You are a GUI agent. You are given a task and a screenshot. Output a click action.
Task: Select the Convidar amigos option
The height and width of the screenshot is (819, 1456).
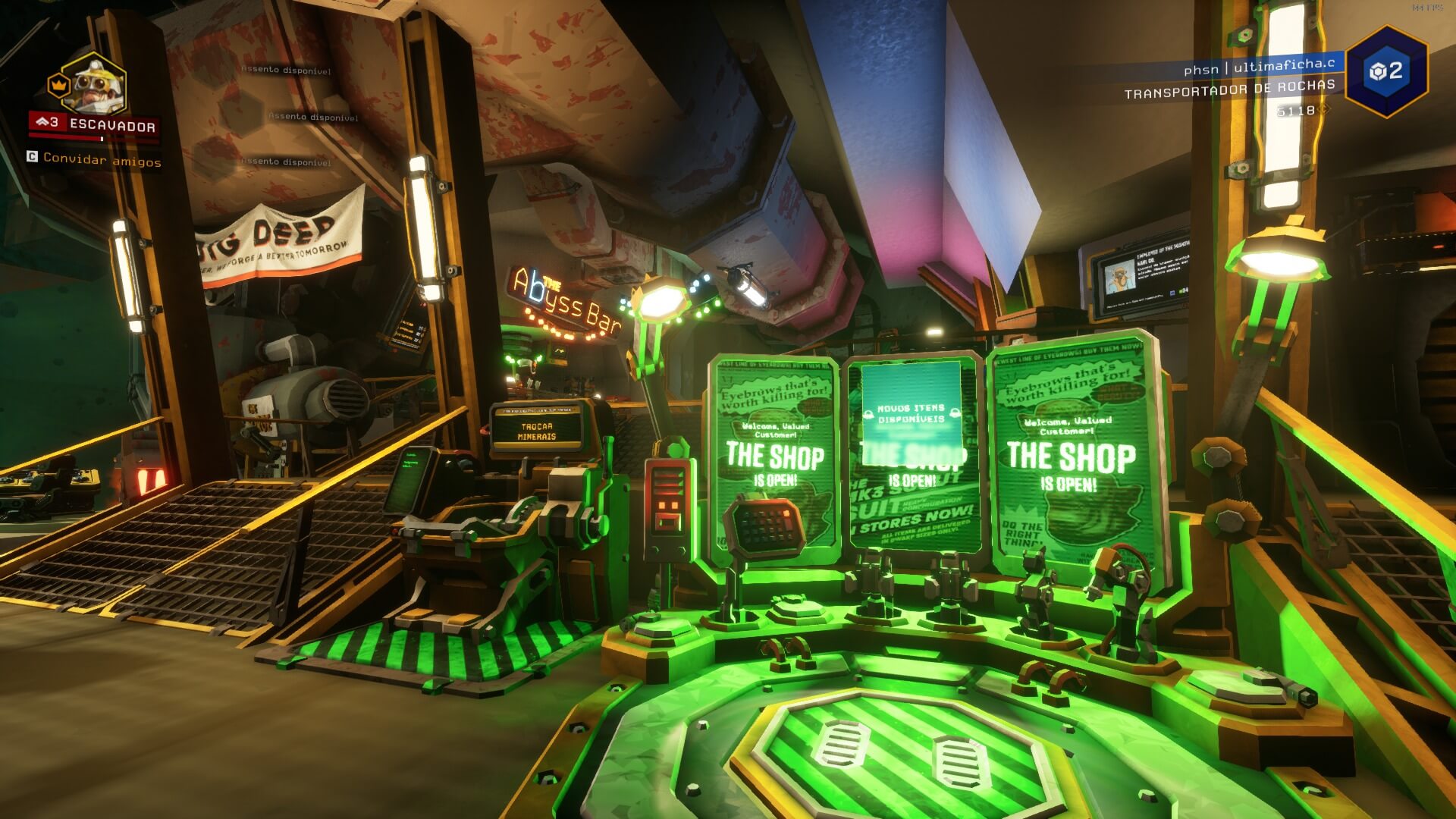(102, 159)
